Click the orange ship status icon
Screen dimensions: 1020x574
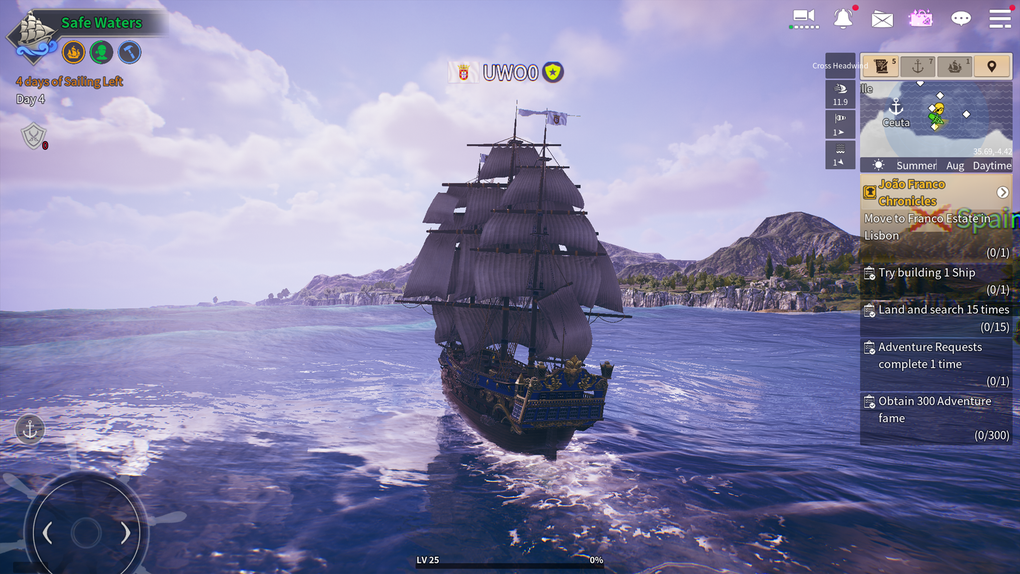click(x=74, y=52)
